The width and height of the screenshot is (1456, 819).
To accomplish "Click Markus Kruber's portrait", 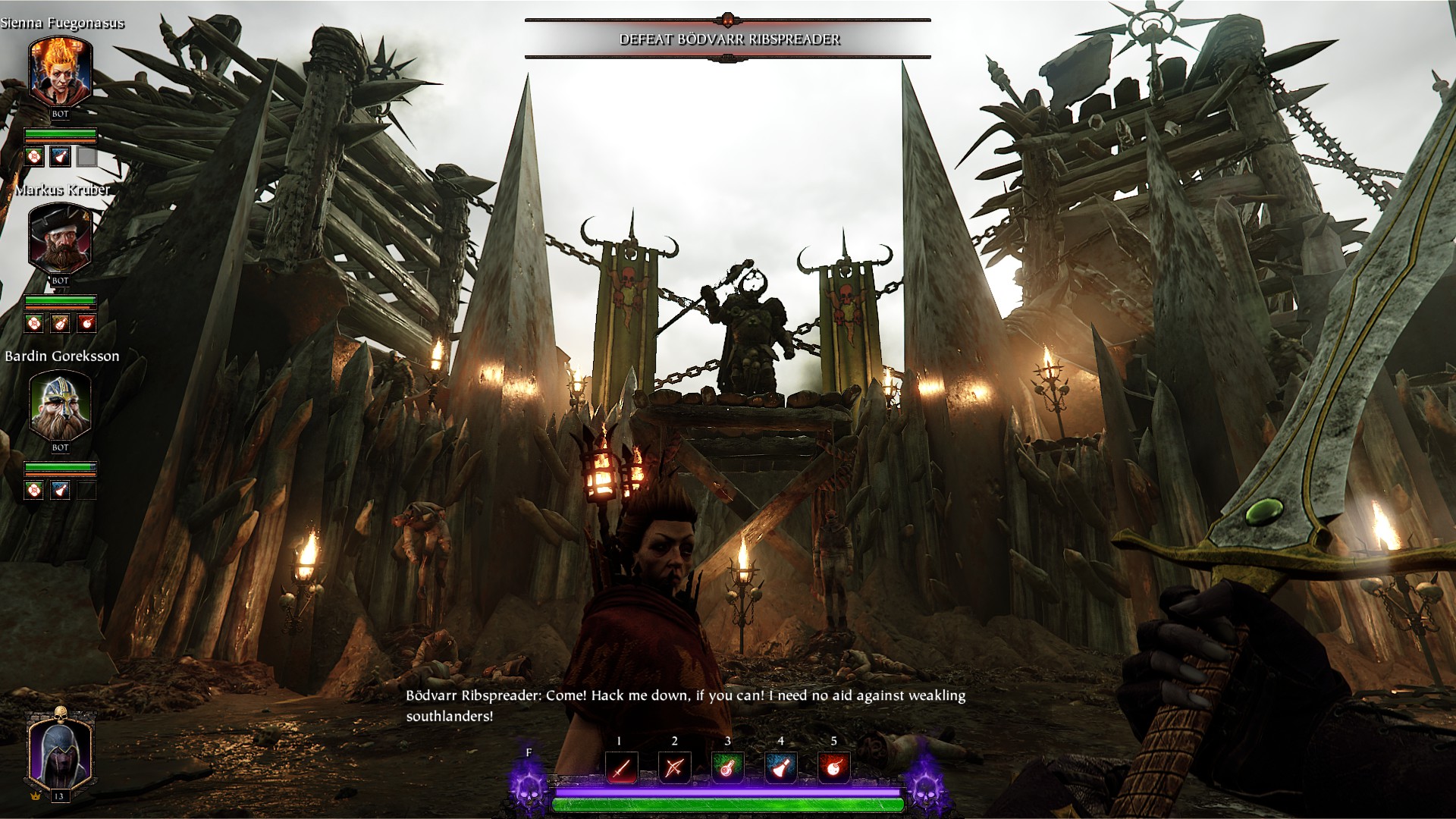I will coord(60,240).
